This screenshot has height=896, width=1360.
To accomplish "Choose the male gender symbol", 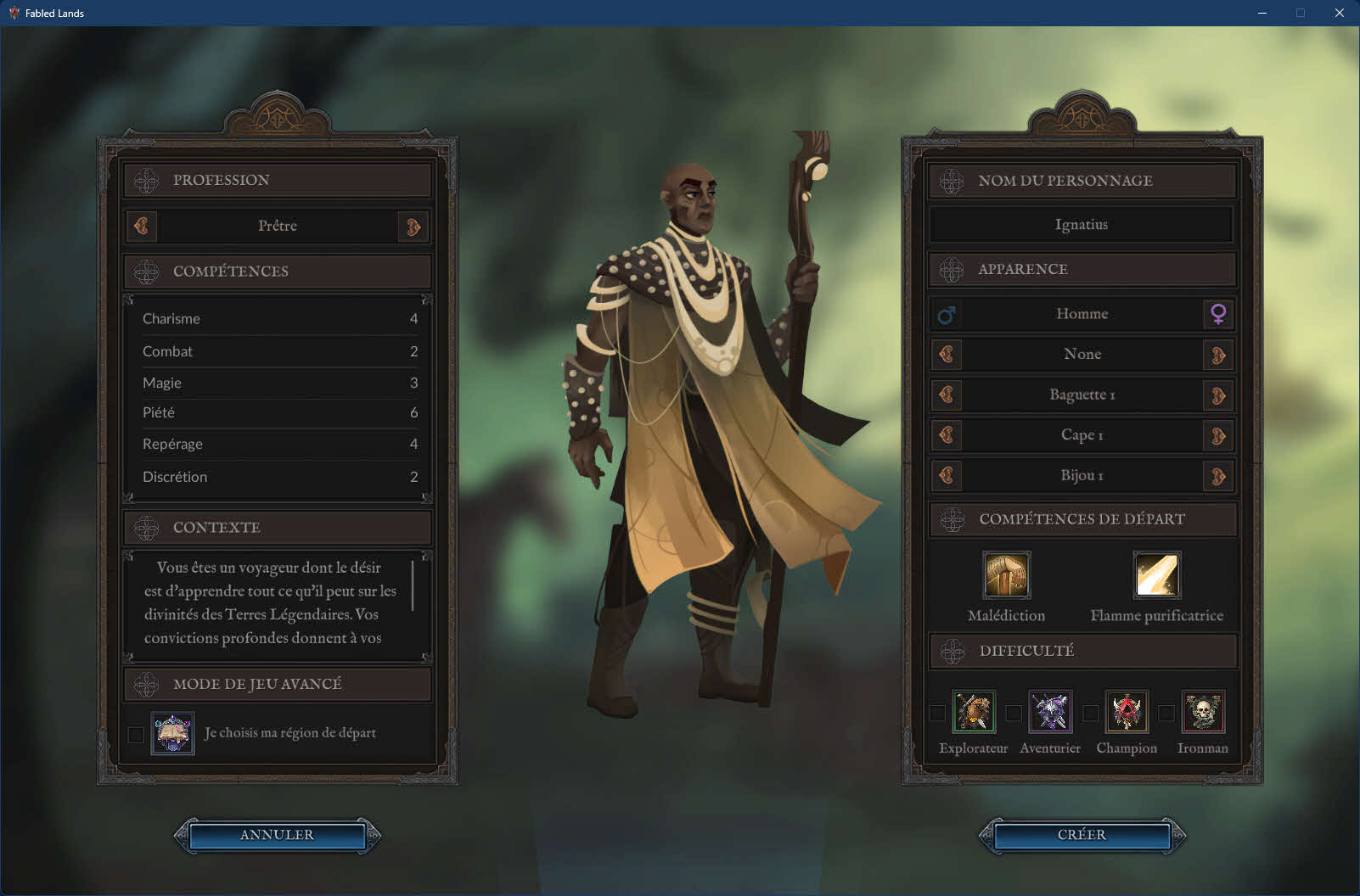I will point(947,315).
